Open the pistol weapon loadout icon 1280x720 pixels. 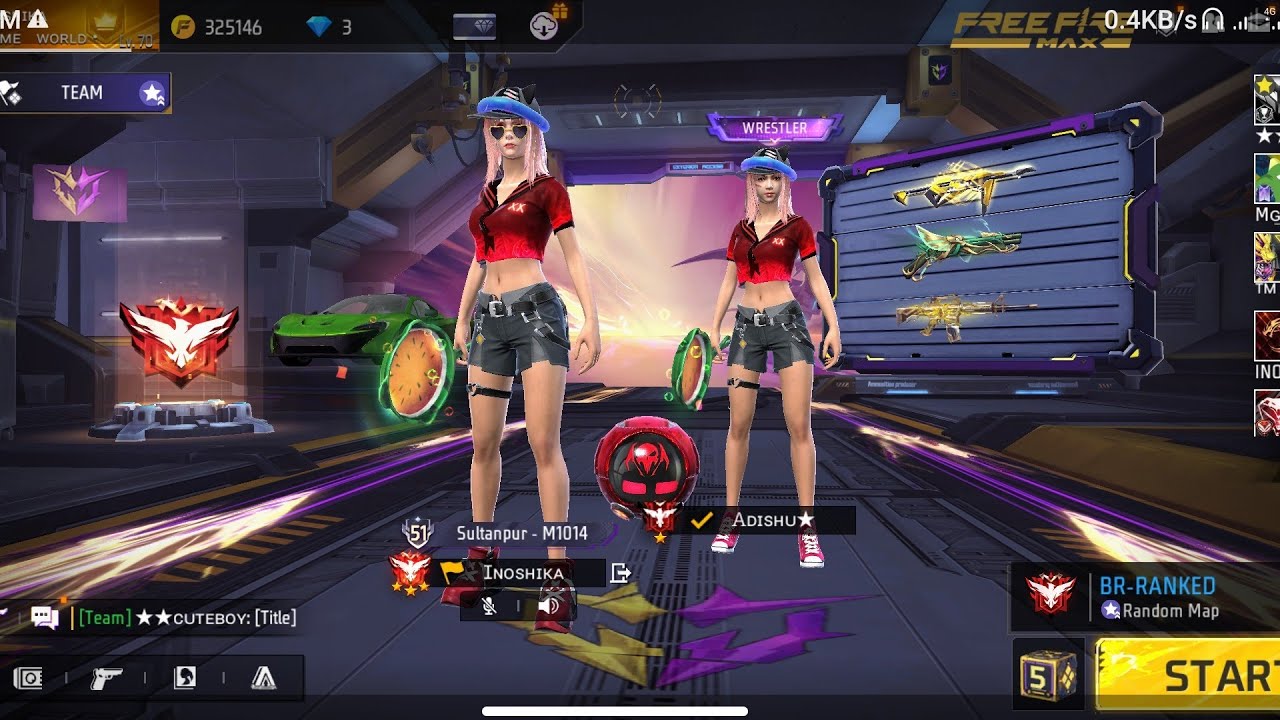(x=105, y=679)
